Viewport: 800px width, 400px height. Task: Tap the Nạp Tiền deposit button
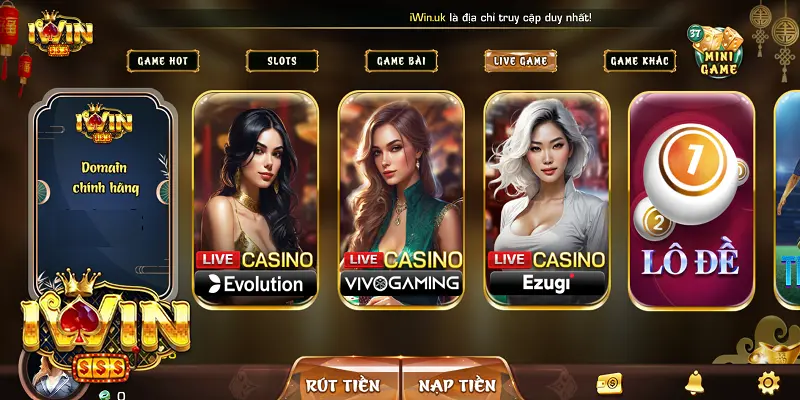456,383
